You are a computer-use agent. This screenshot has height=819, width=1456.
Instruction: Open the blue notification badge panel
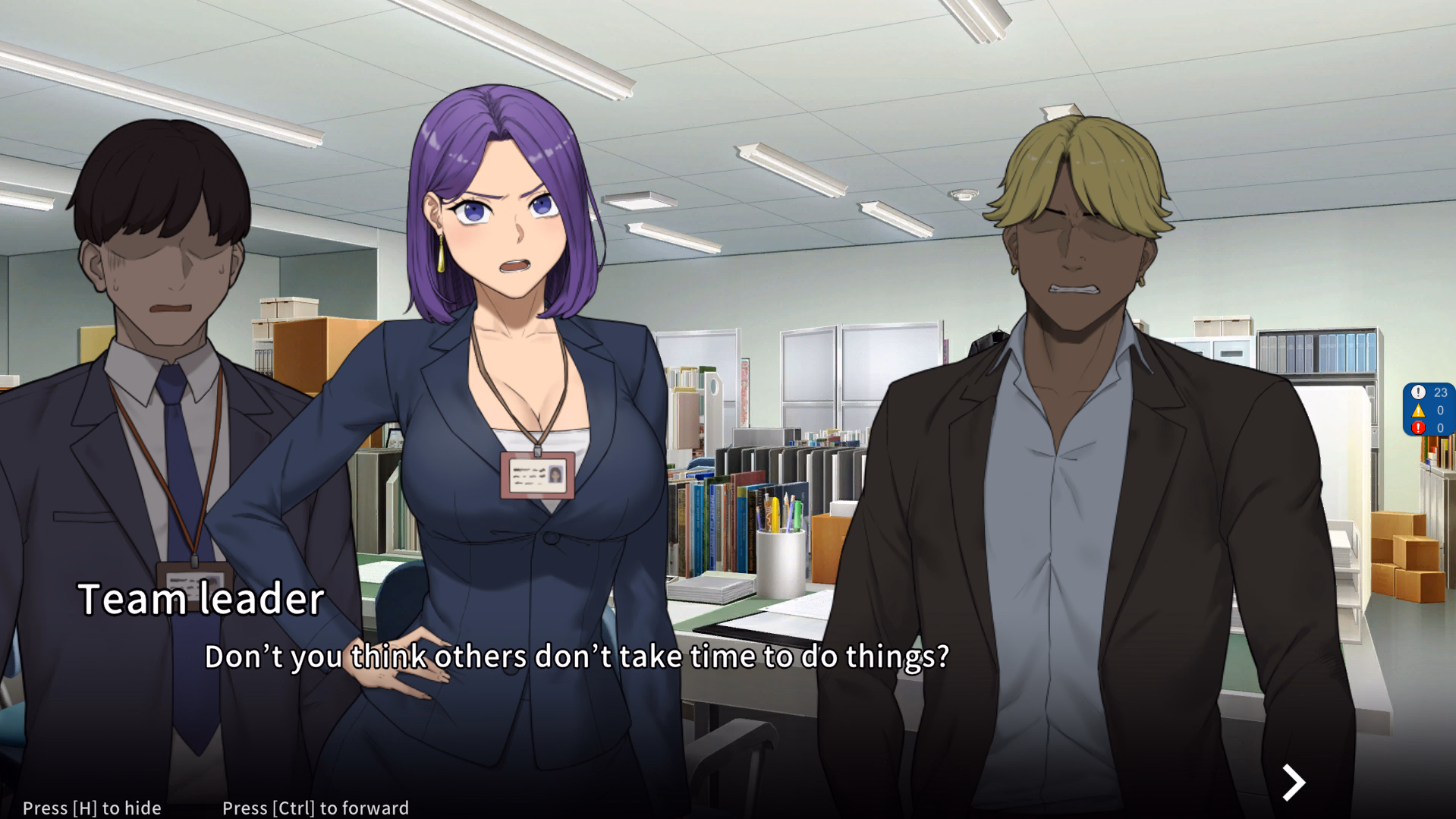[x=1429, y=410]
